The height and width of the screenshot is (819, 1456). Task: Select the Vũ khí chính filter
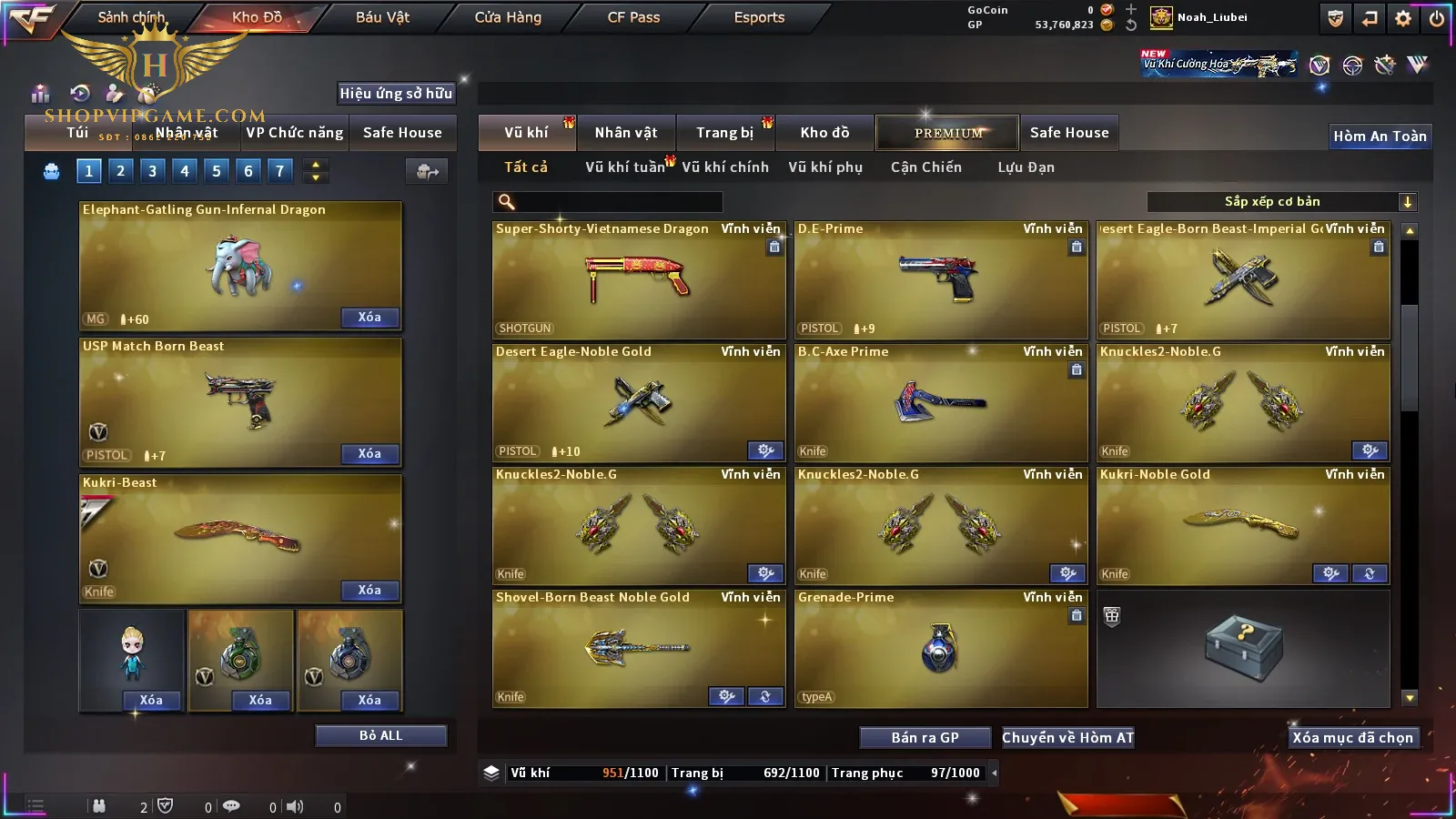724,167
